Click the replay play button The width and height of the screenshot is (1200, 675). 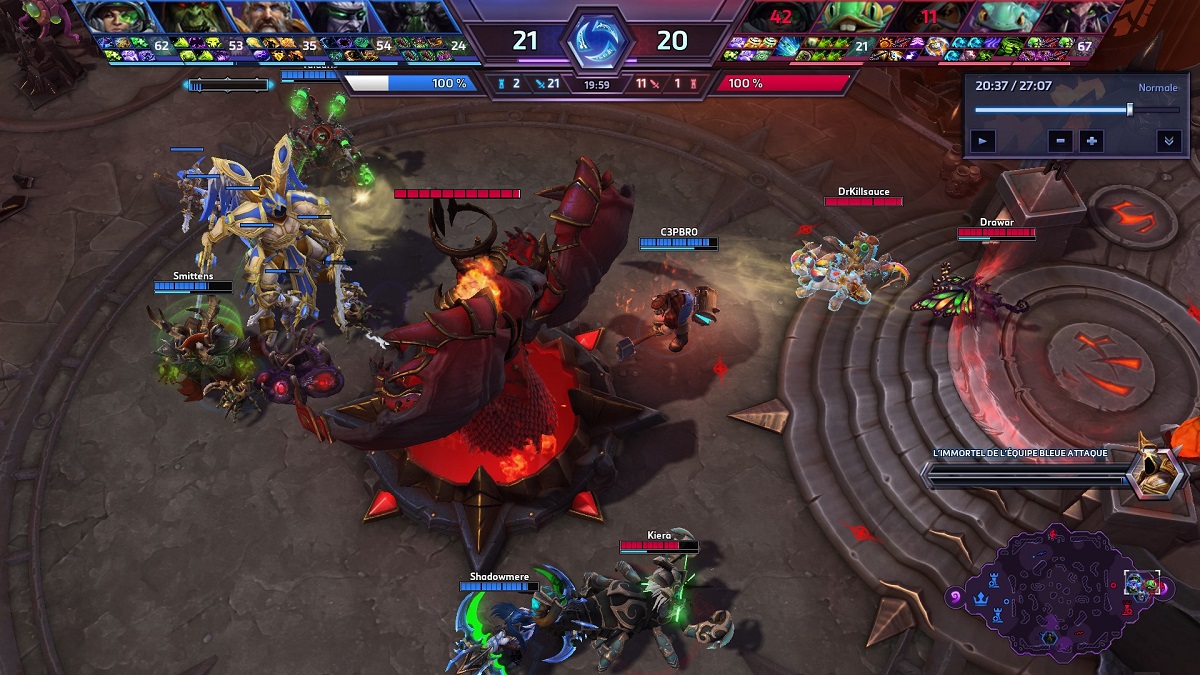(x=984, y=141)
